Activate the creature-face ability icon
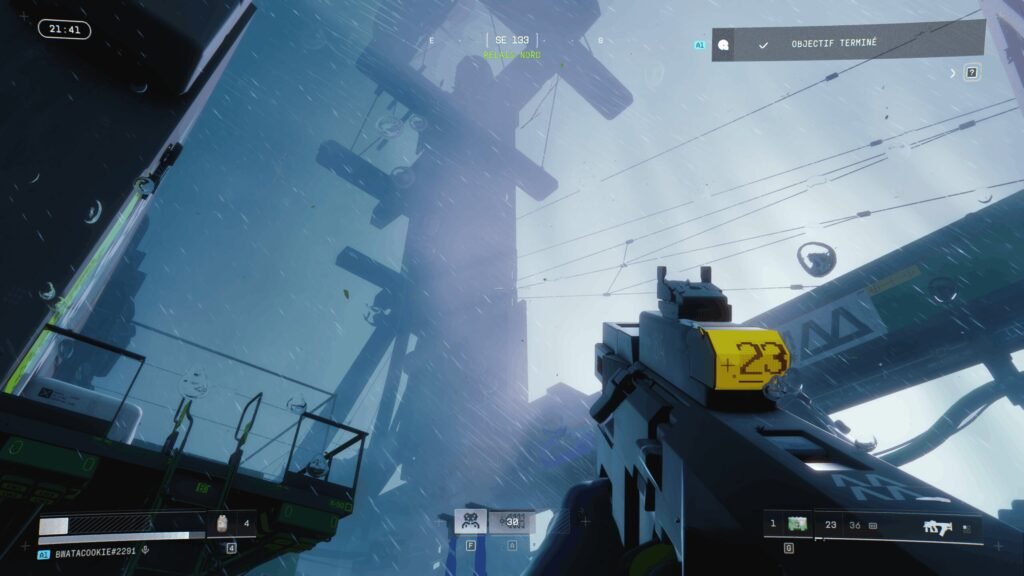 [470, 521]
